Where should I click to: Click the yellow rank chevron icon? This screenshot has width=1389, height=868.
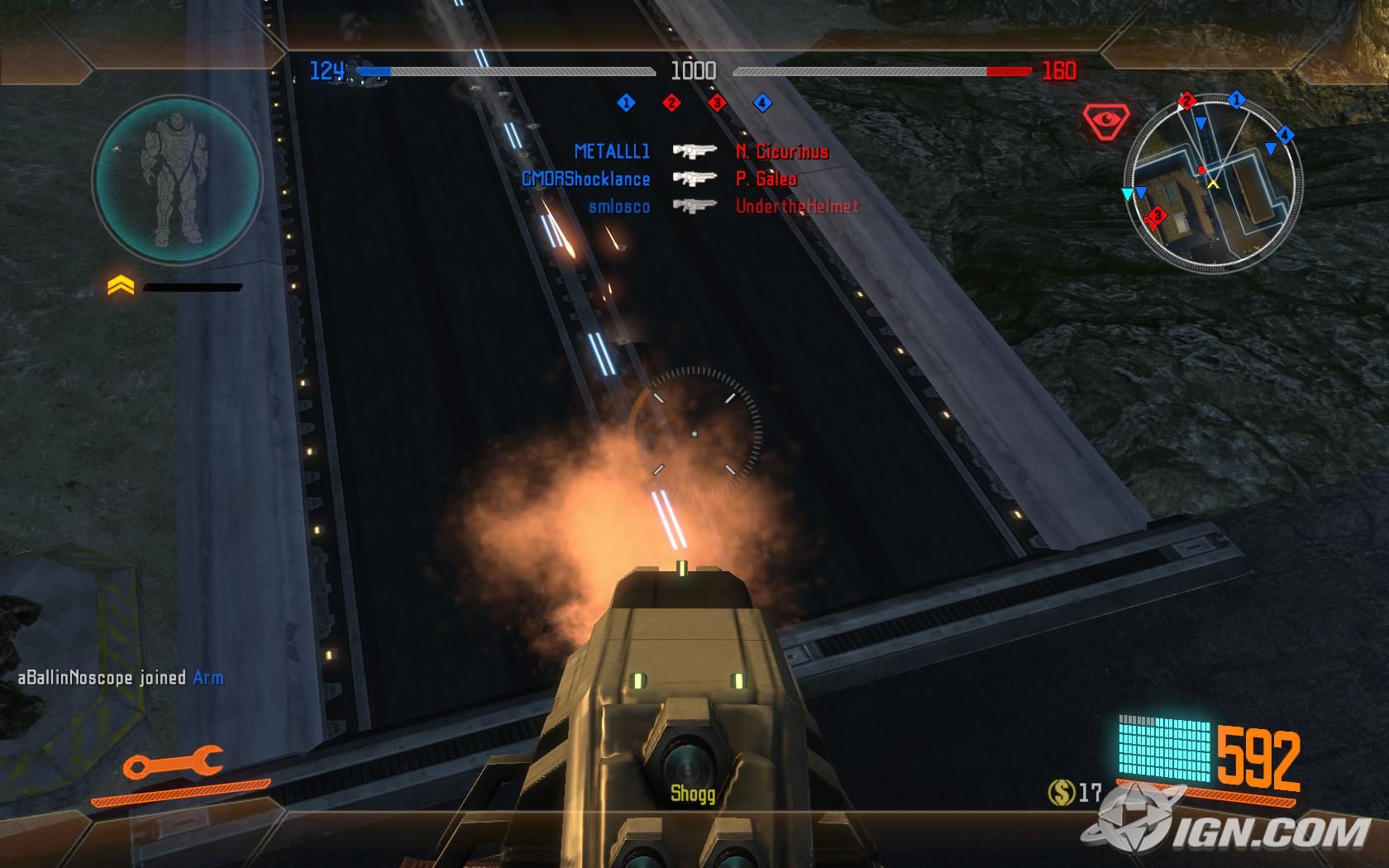coord(121,286)
